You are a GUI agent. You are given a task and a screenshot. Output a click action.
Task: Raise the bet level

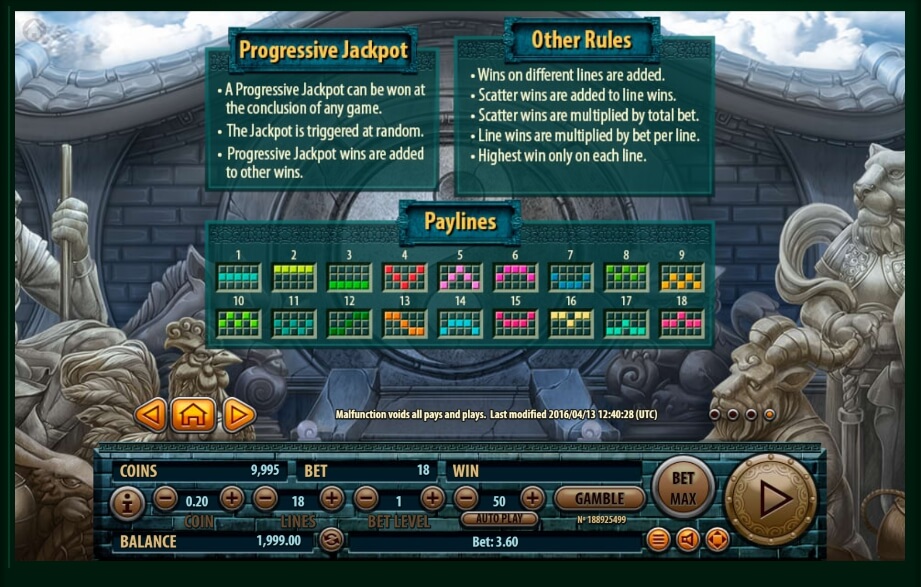tap(432, 498)
